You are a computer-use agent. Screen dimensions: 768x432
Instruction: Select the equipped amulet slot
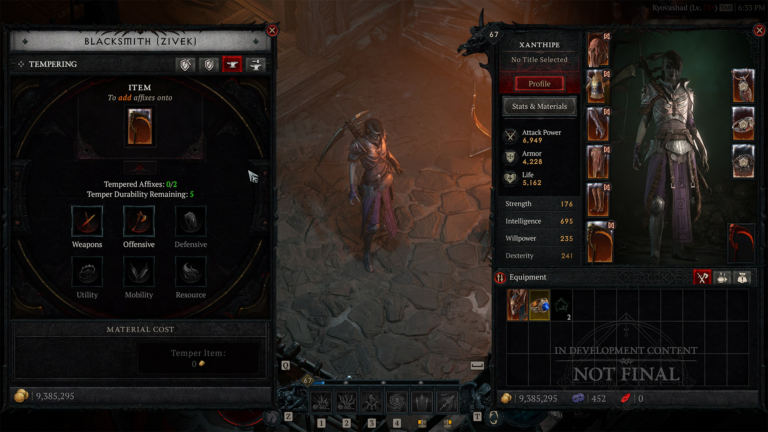[743, 86]
